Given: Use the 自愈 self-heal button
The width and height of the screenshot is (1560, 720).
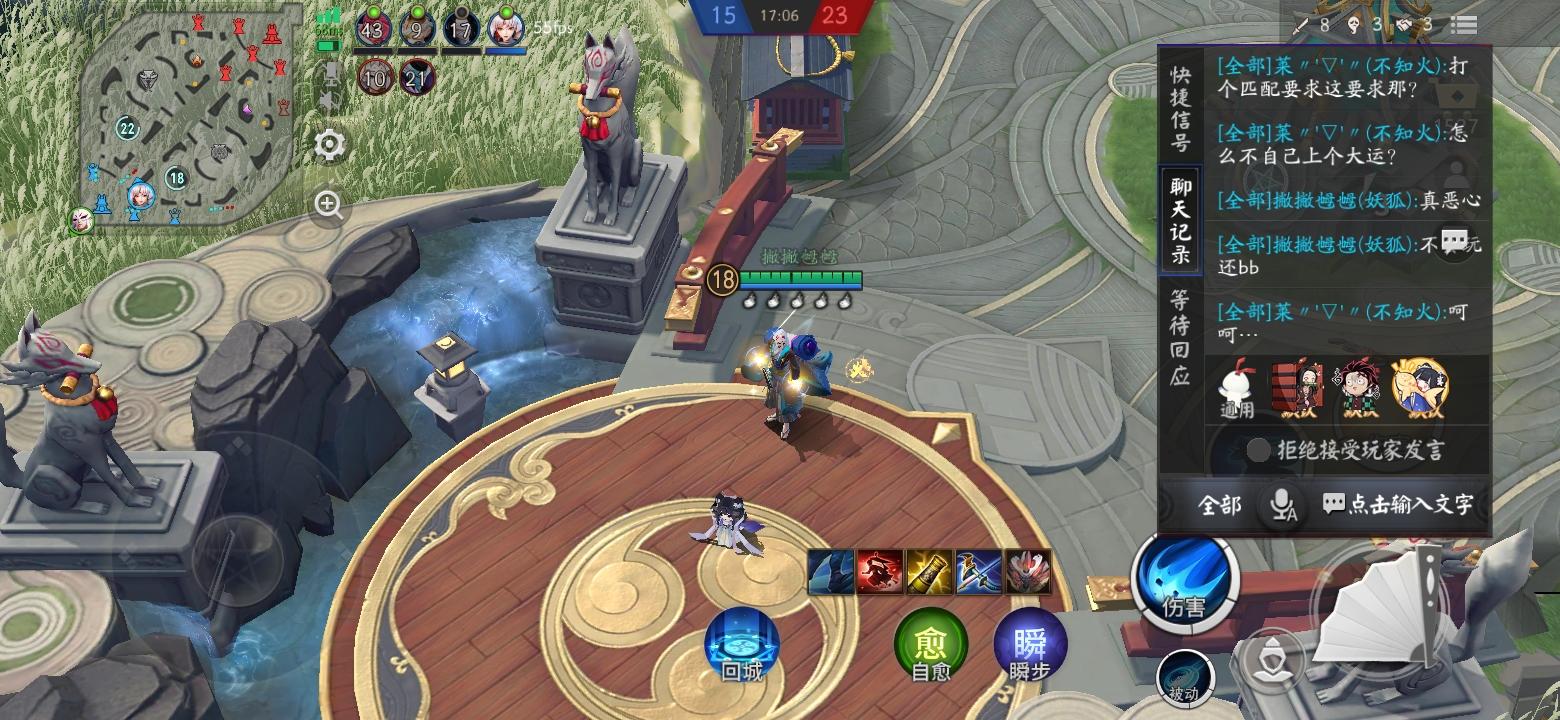Looking at the screenshot, I should [x=931, y=645].
